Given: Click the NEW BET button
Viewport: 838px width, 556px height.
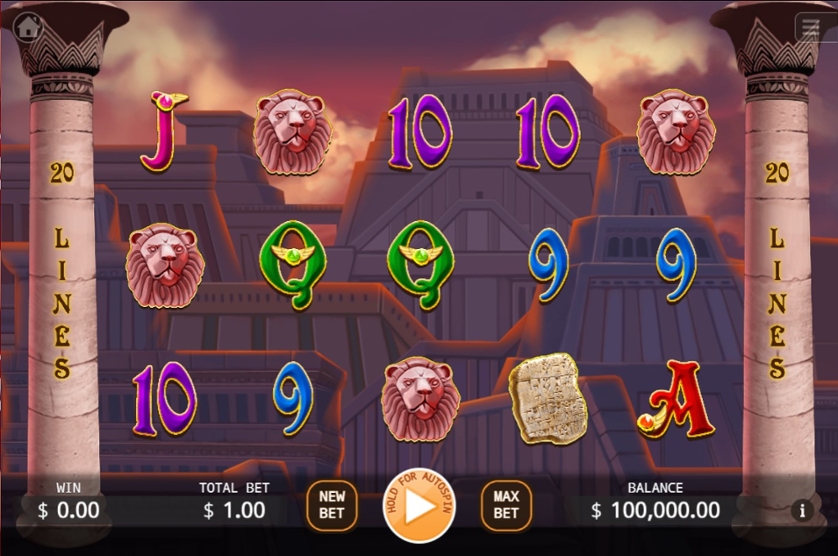Looking at the screenshot, I should pyautogui.click(x=332, y=505).
